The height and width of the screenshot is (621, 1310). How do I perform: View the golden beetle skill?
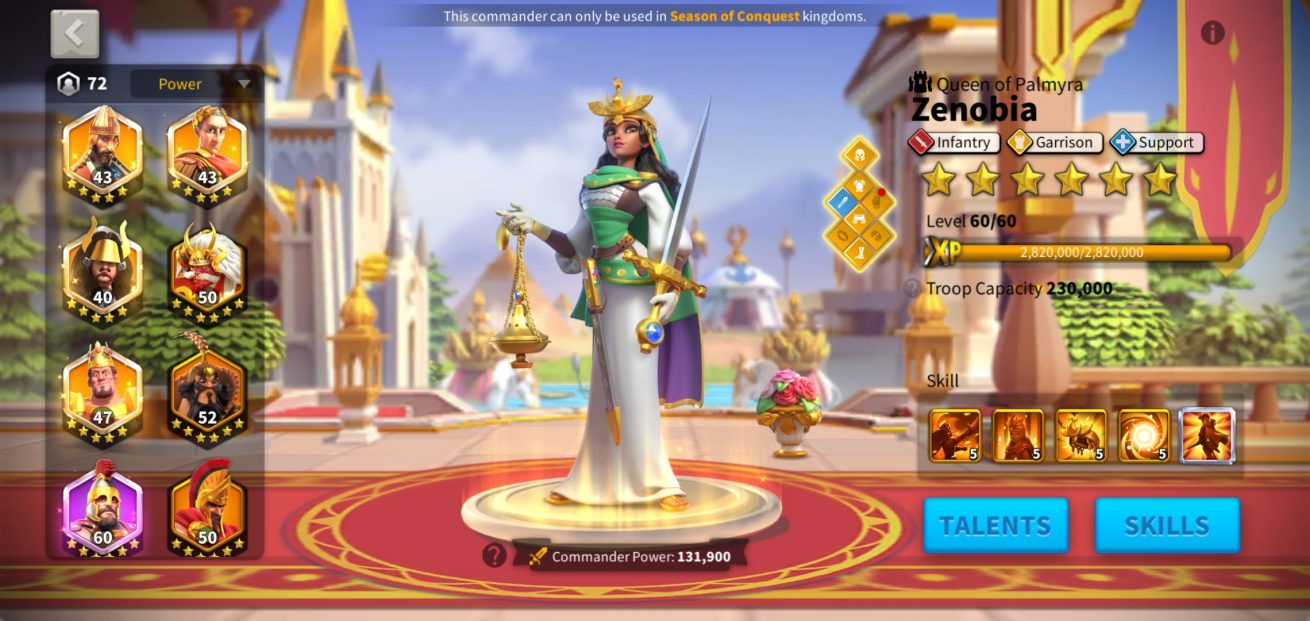pos(1081,435)
